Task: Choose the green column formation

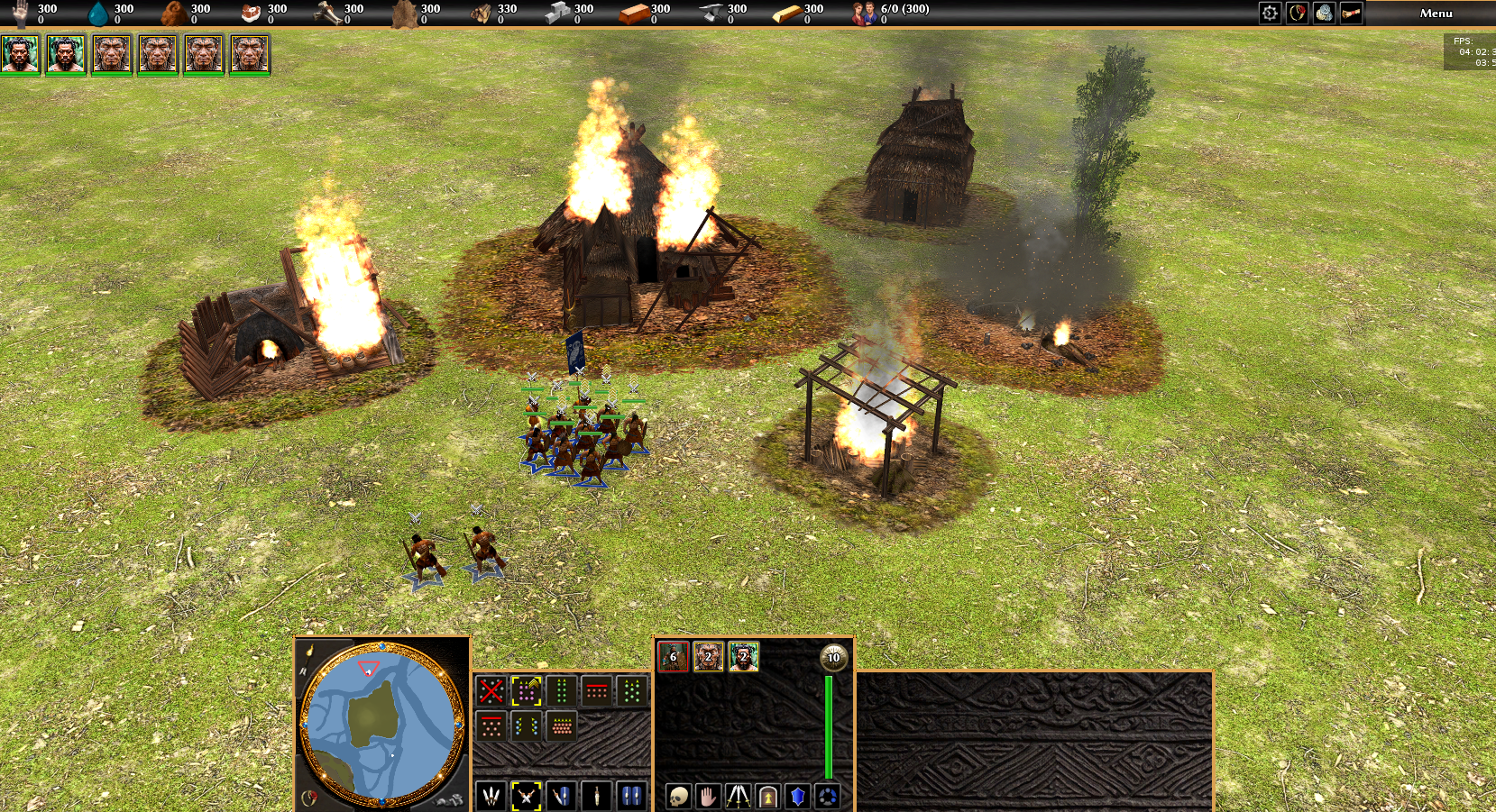Action: (x=562, y=691)
